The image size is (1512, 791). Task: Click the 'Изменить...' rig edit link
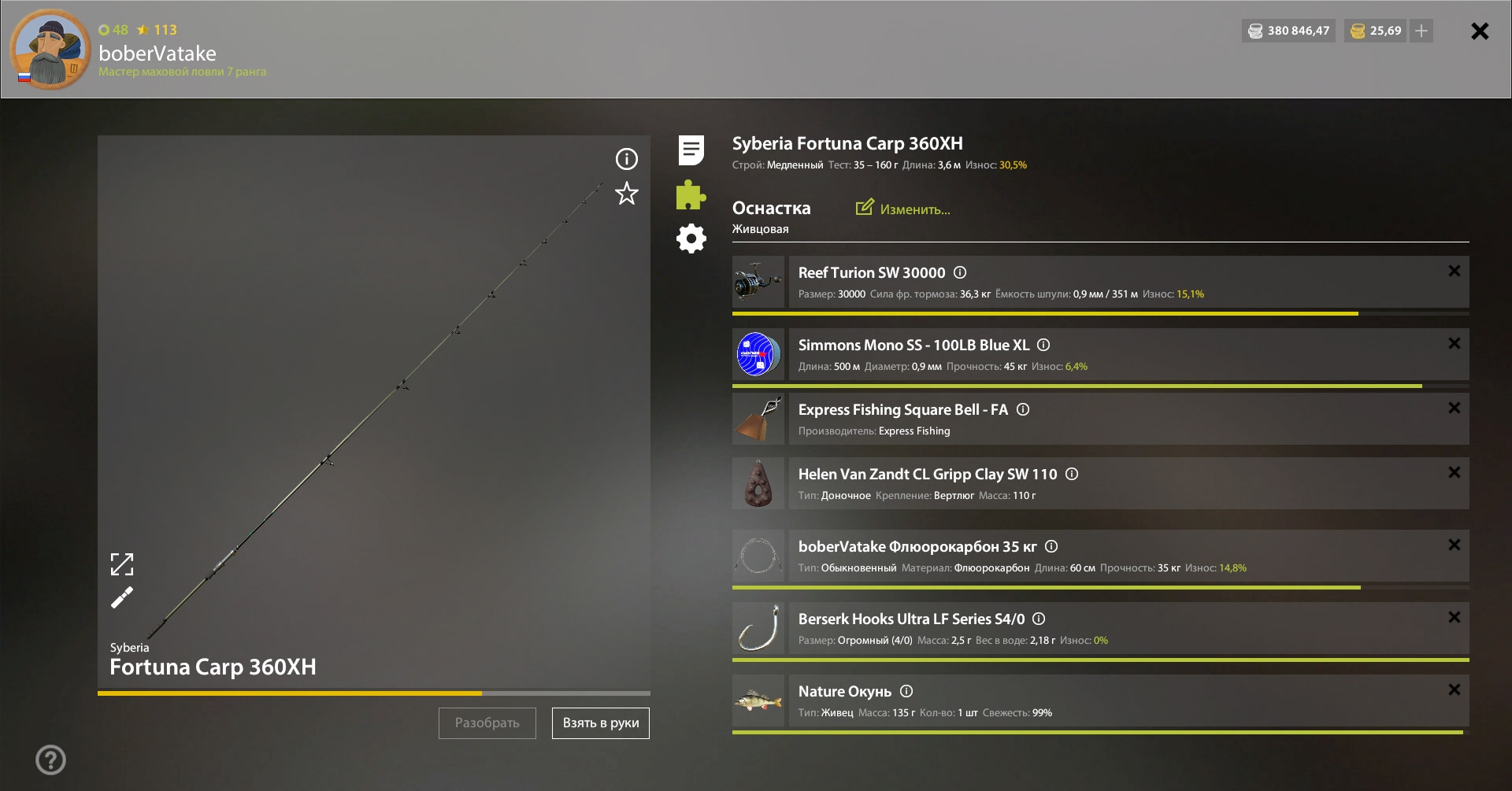(x=903, y=209)
